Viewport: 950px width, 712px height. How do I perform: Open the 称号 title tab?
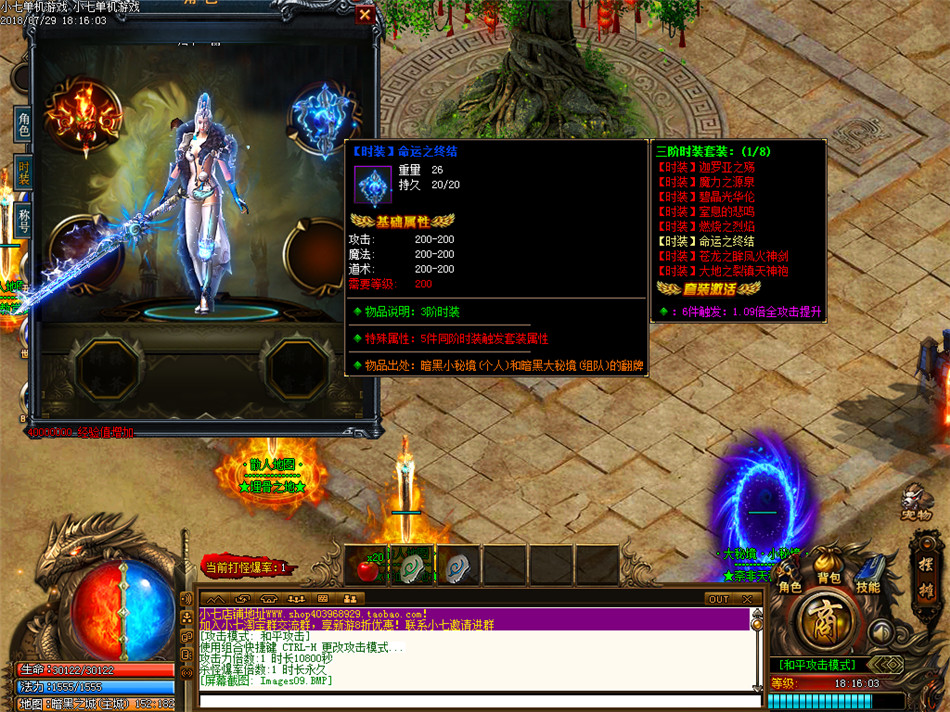coord(23,218)
